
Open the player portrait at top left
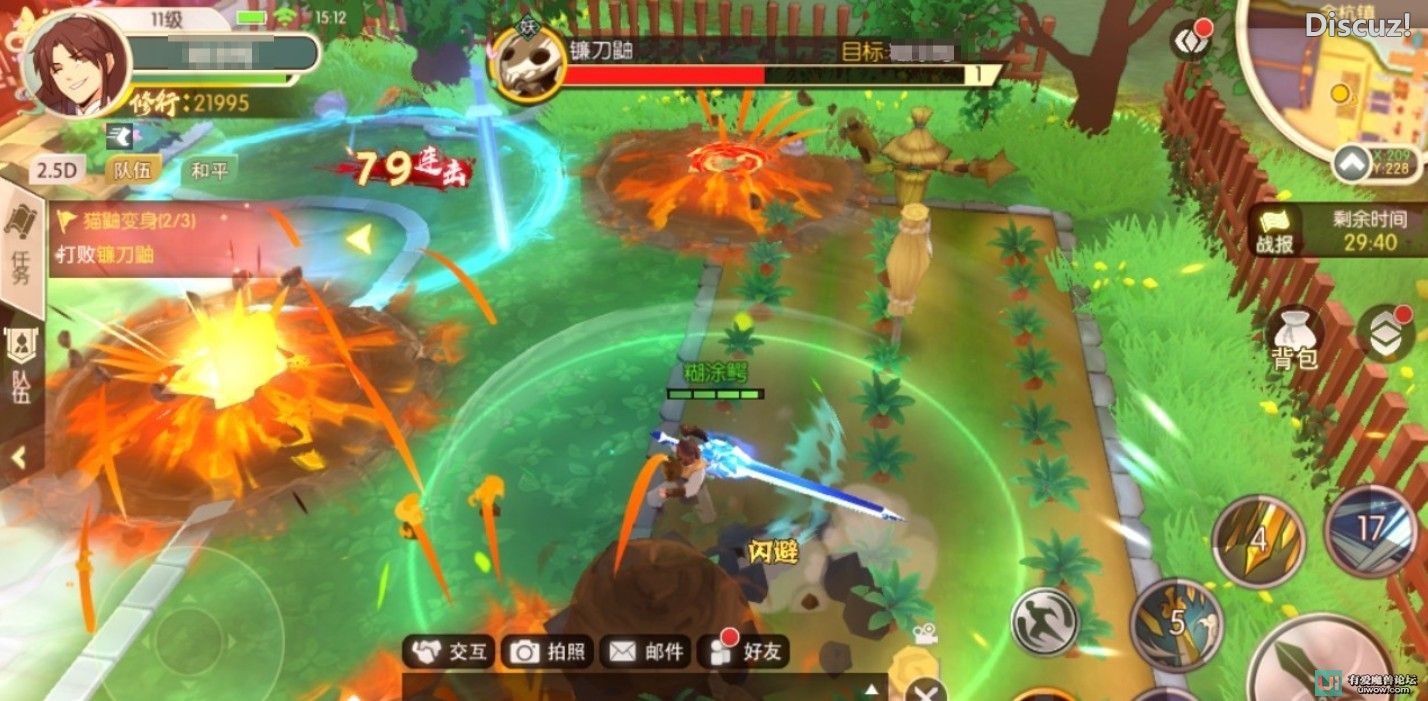point(76,64)
